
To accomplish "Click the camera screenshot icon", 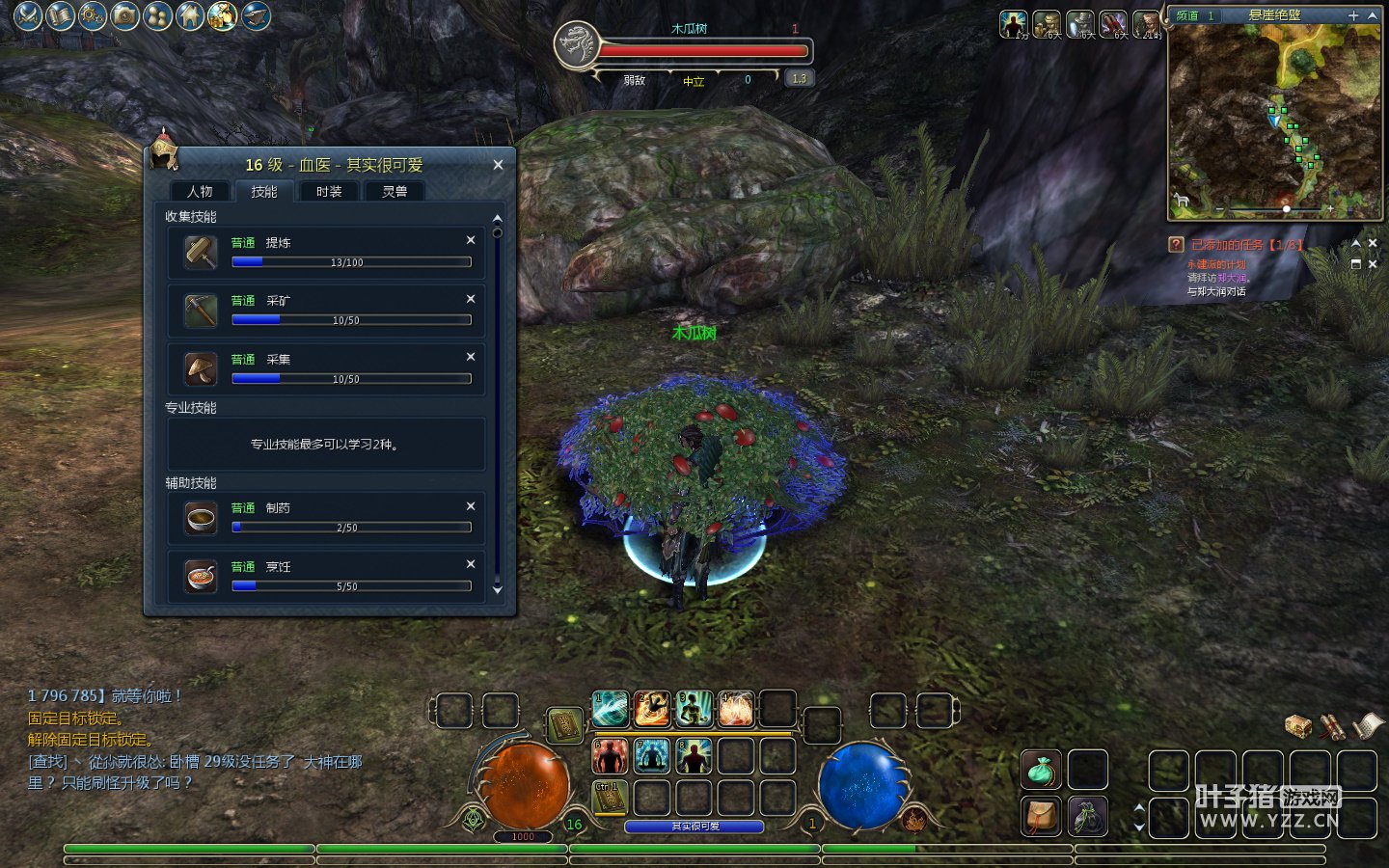I will point(125,15).
